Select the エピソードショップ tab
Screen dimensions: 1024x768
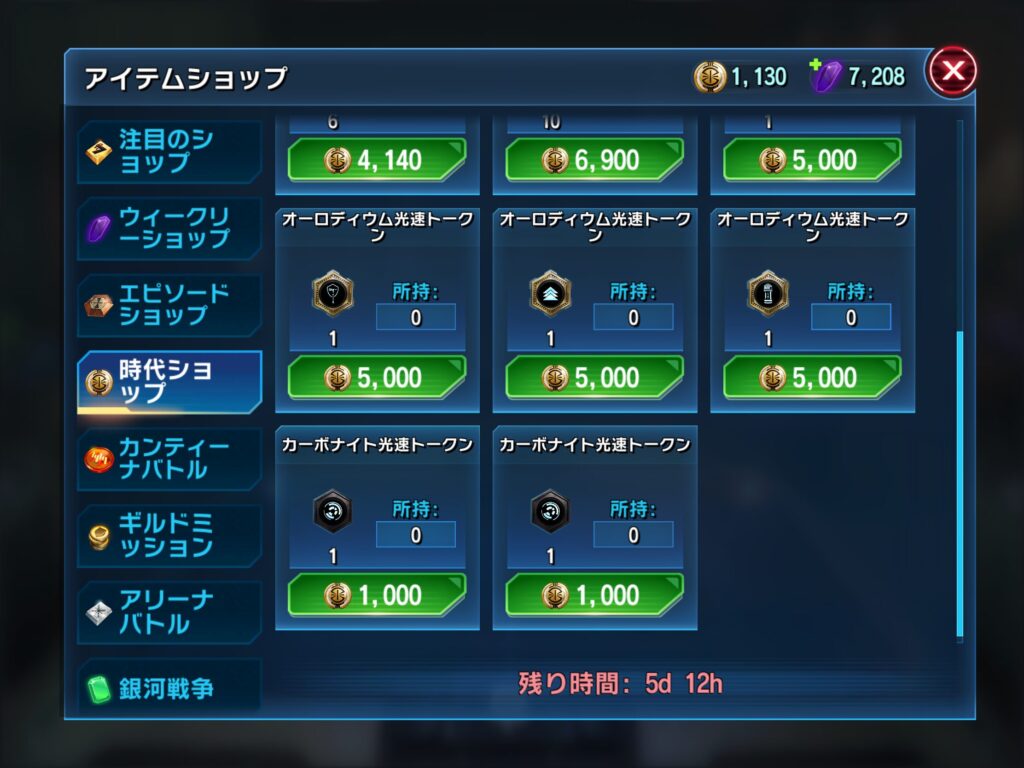click(x=170, y=305)
